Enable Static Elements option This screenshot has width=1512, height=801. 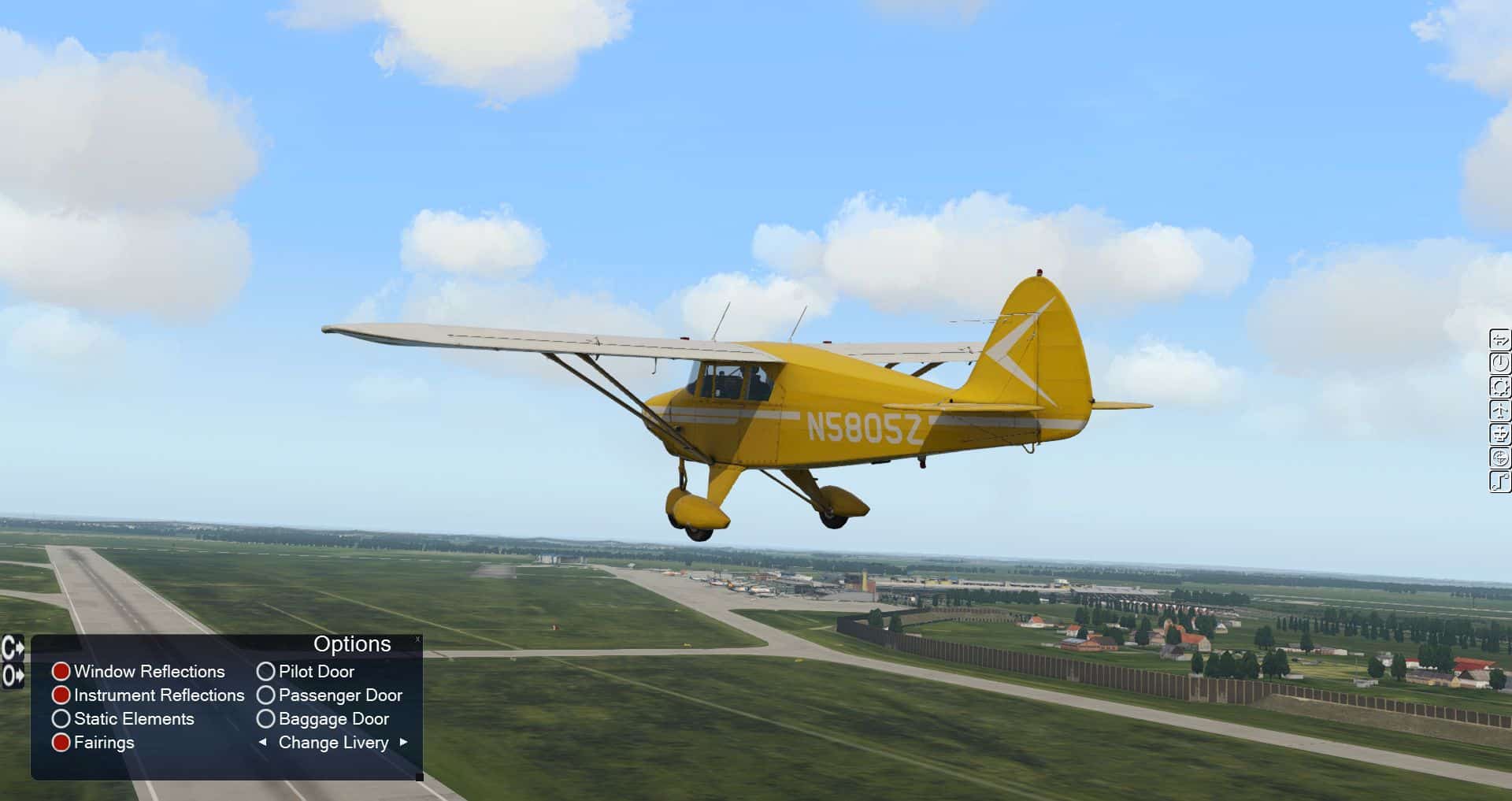(x=61, y=719)
